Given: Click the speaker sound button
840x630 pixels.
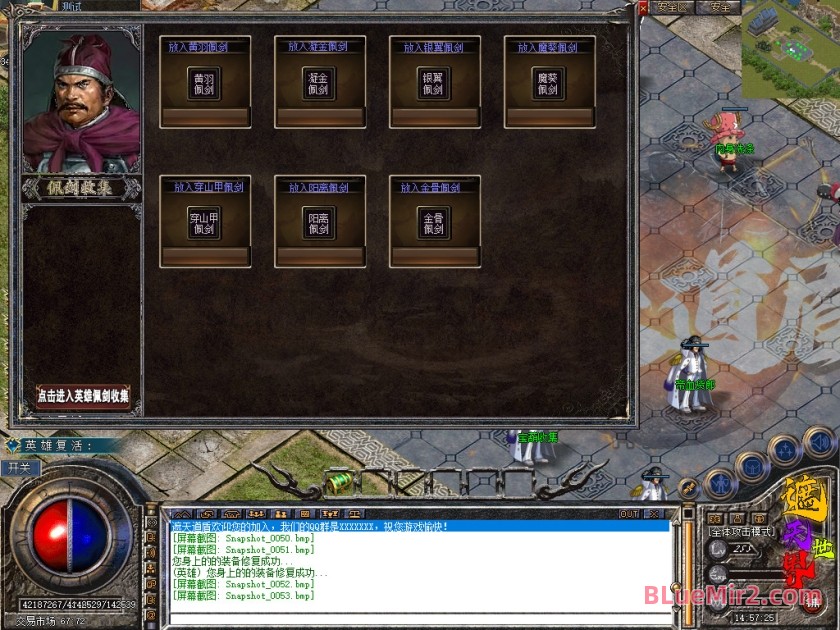Looking at the screenshot, I should (818, 440).
